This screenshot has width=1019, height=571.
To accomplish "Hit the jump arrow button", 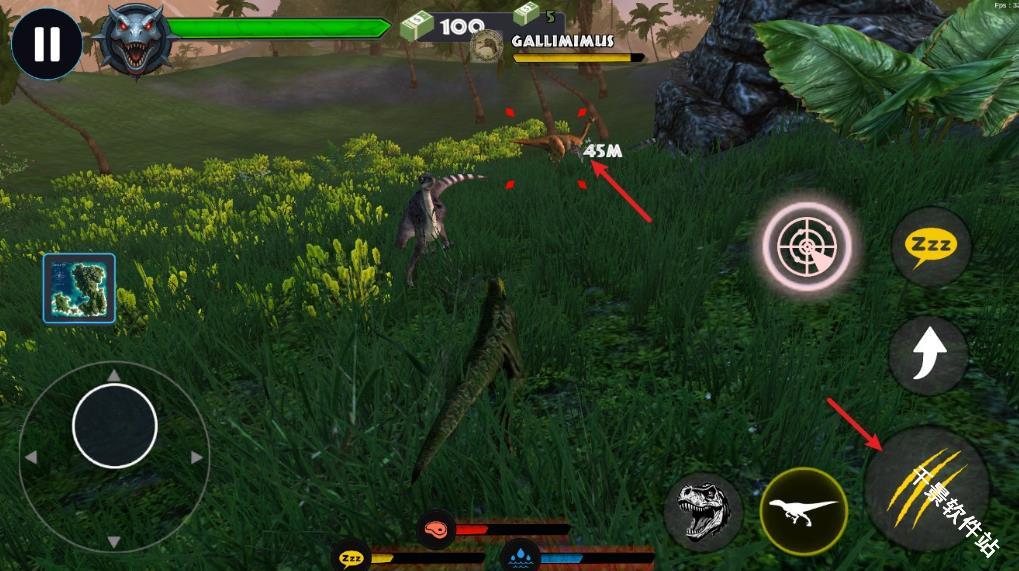I will tap(928, 355).
